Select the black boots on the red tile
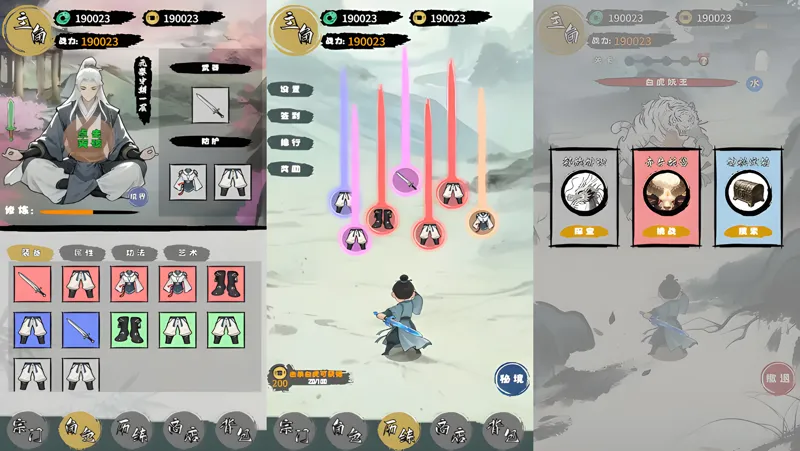The height and width of the screenshot is (451, 800). click(x=226, y=285)
